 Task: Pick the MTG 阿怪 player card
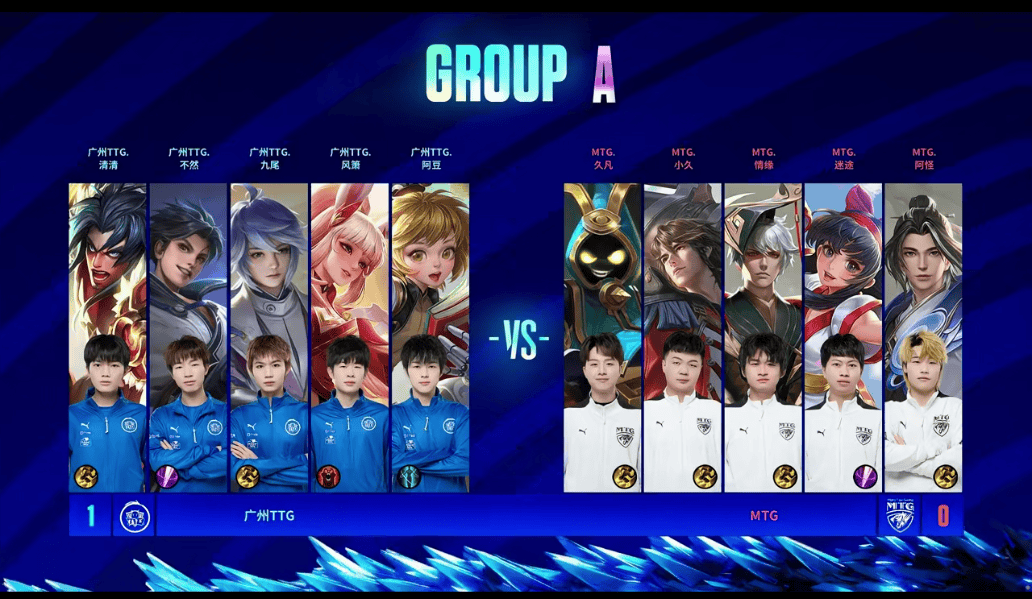pyautogui.click(x=923, y=337)
